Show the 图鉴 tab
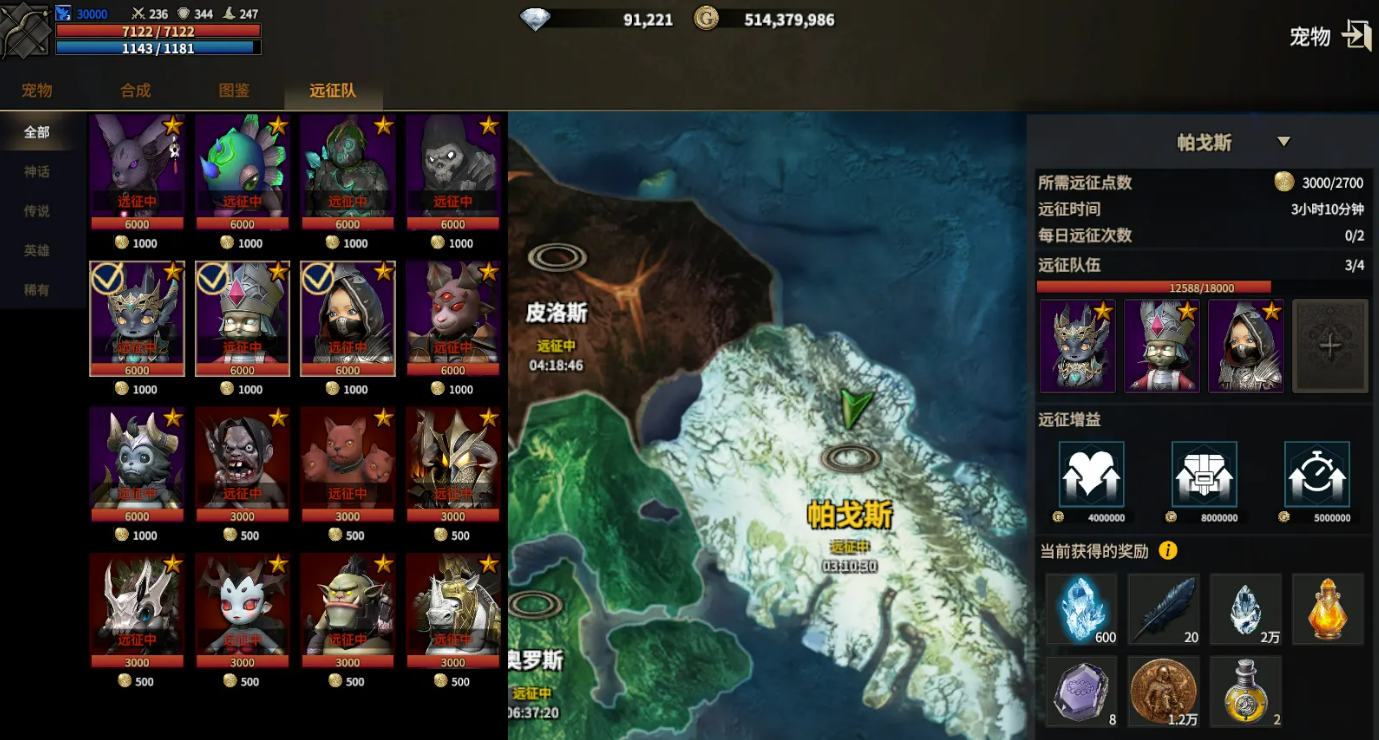This screenshot has height=740, width=1379. point(234,90)
